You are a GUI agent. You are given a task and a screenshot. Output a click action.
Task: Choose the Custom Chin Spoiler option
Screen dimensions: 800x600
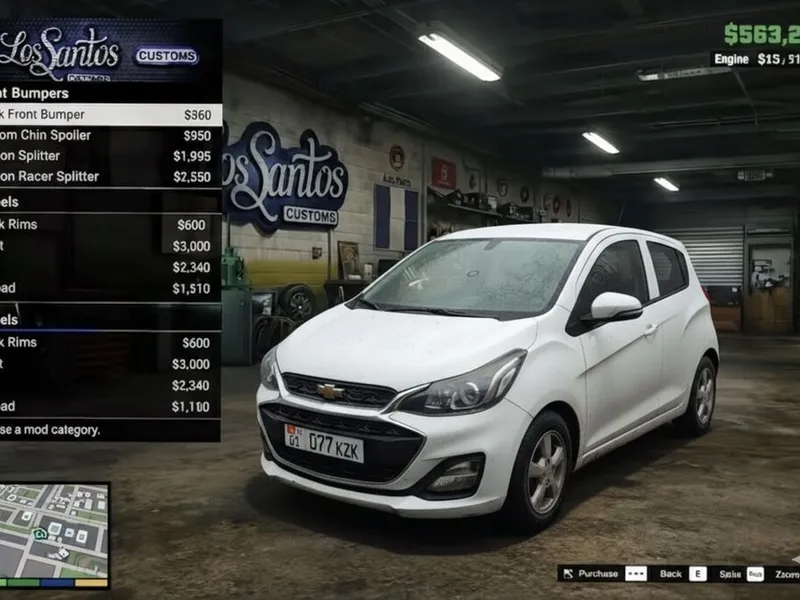click(x=108, y=136)
